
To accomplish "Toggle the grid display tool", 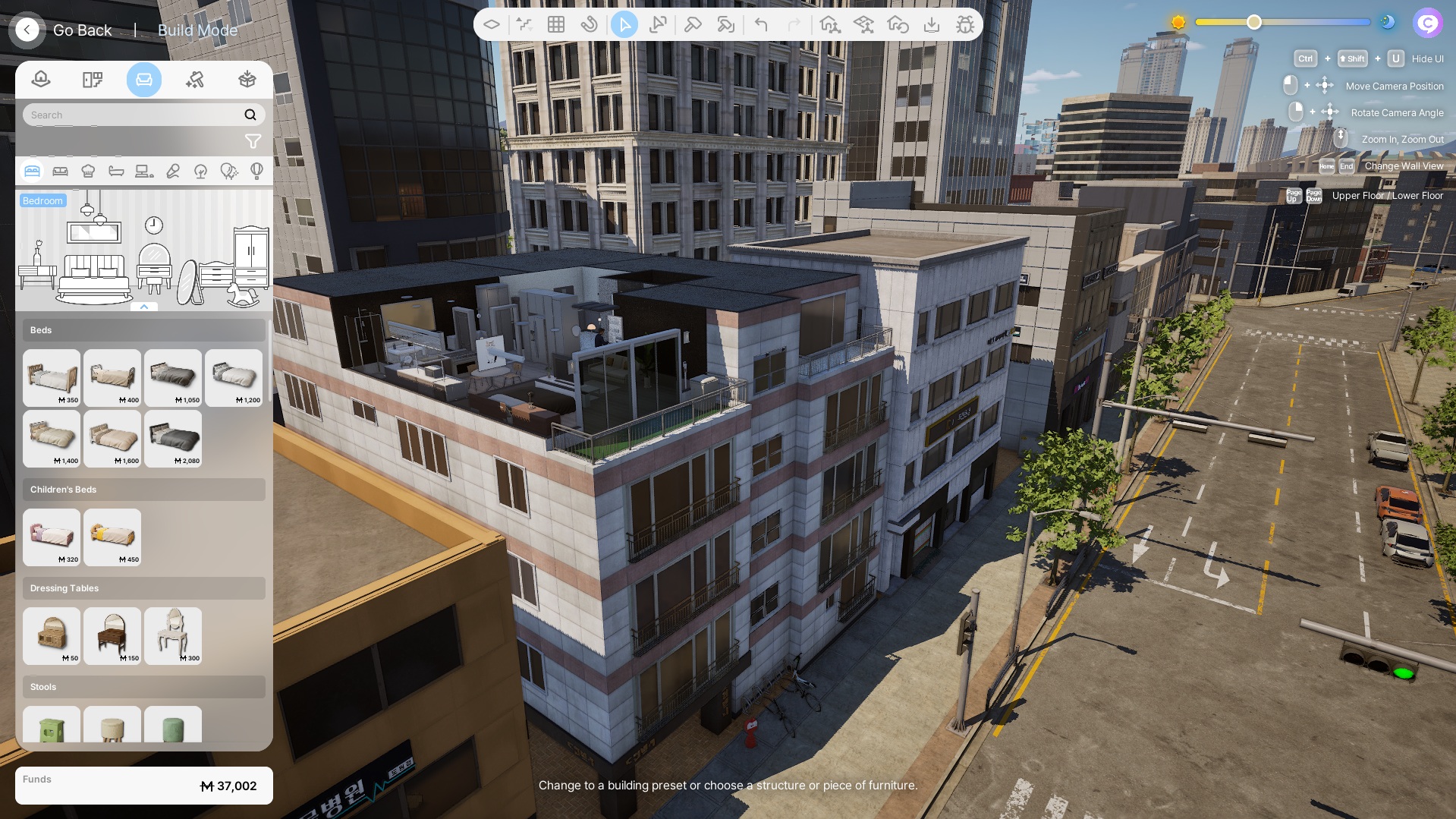I will (x=556, y=25).
